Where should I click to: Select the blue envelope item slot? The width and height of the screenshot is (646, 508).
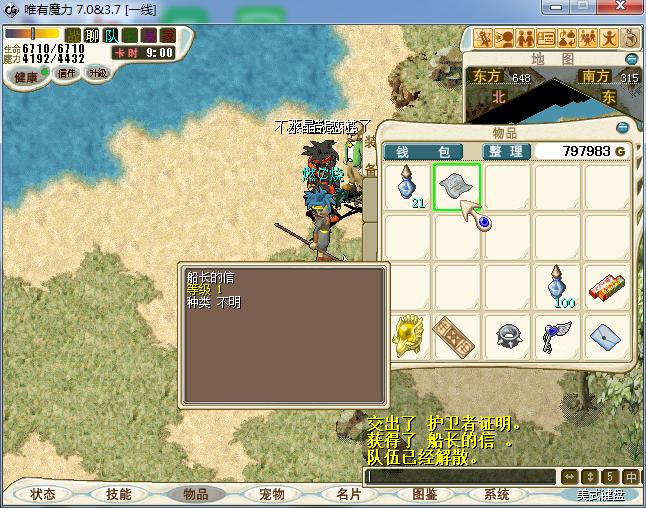608,337
